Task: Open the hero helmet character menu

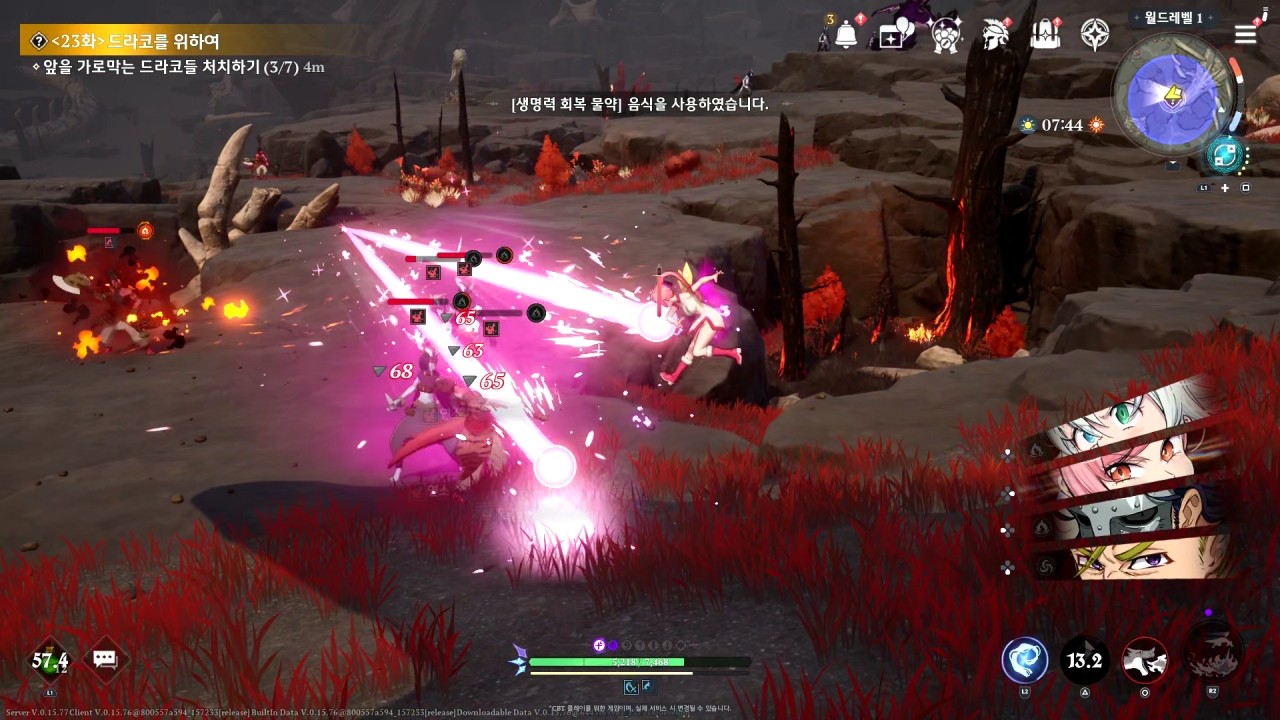Action: click(x=995, y=36)
